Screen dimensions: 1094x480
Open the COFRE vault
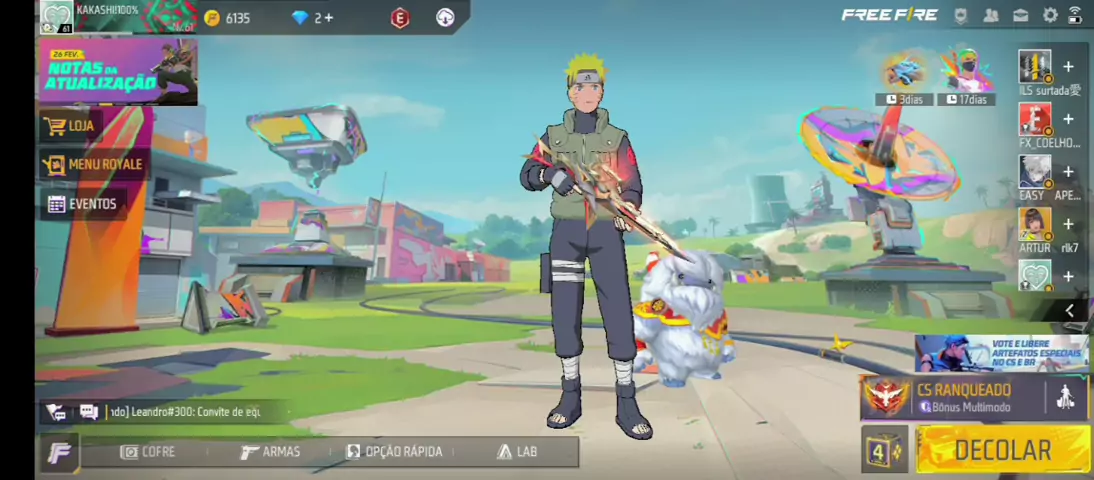[148, 452]
